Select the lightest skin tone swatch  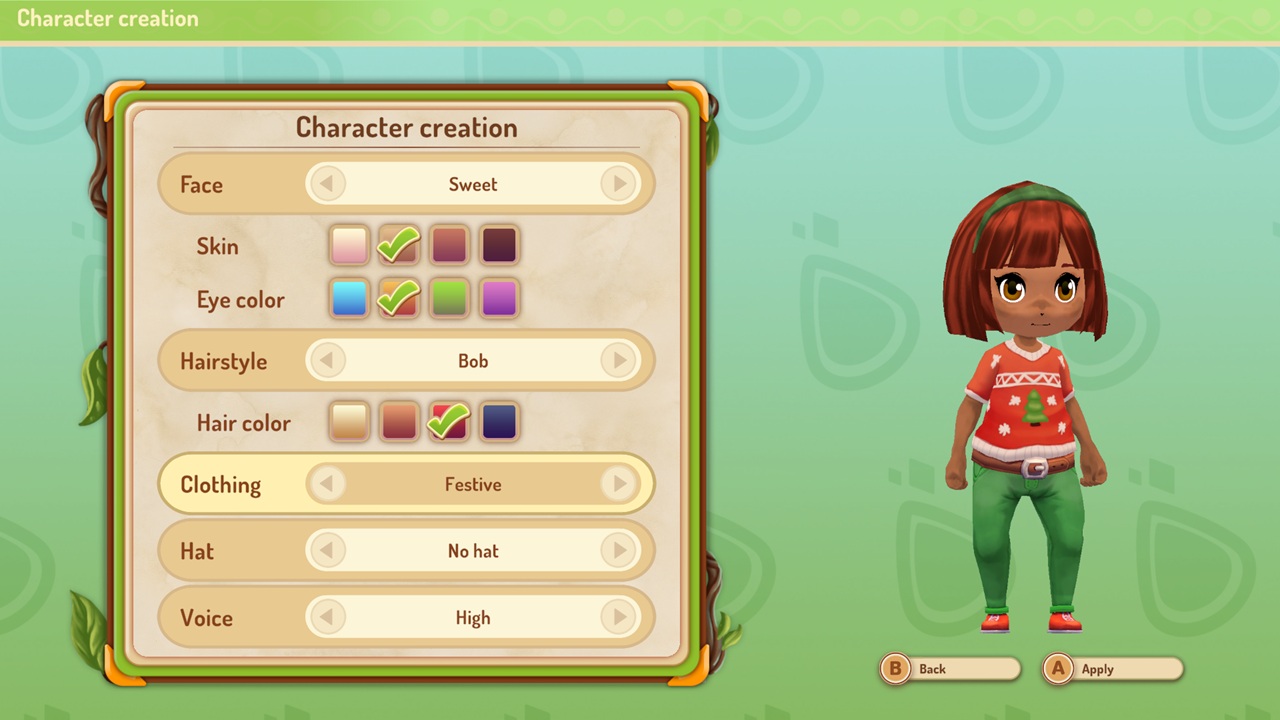pos(348,244)
